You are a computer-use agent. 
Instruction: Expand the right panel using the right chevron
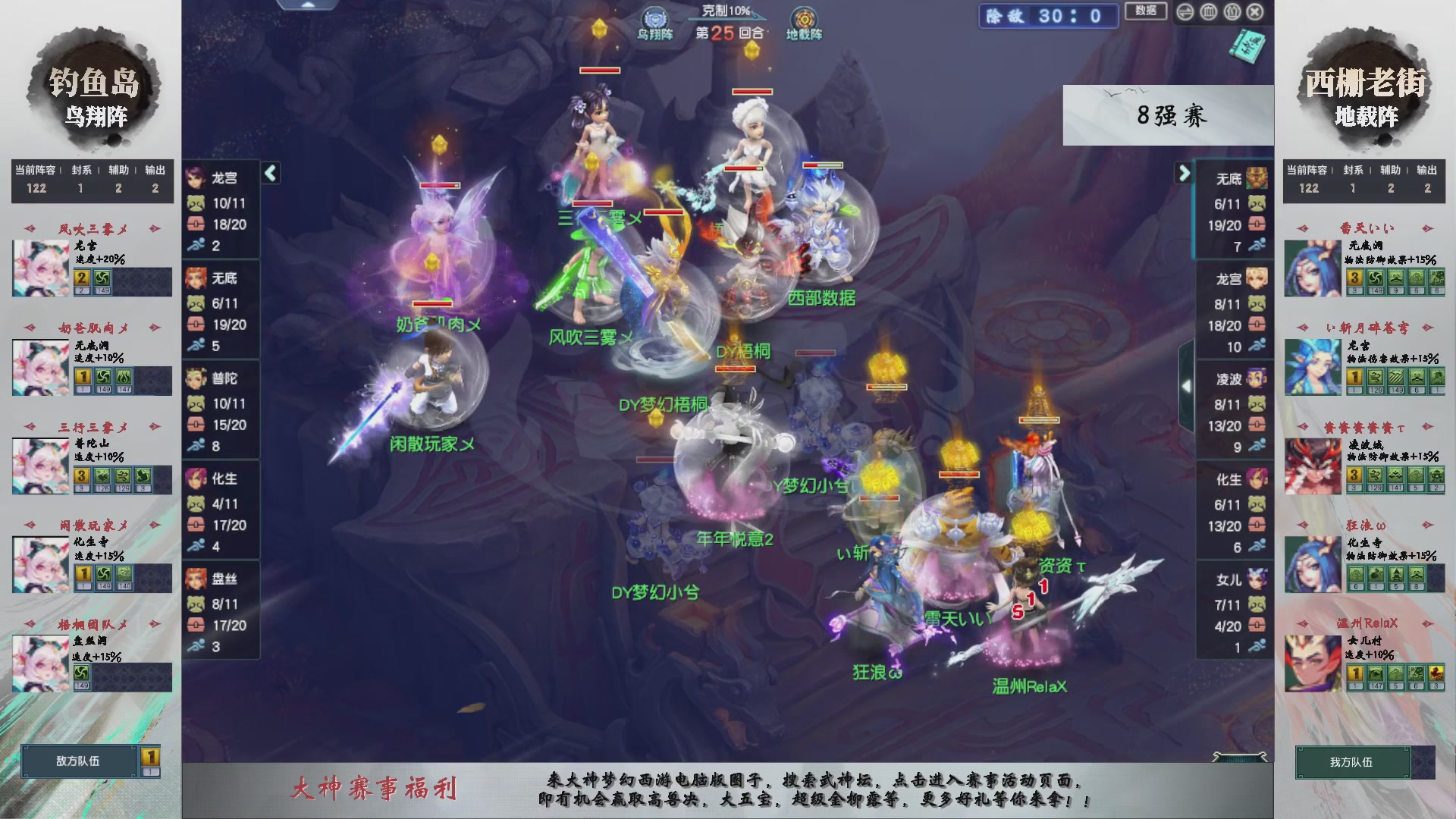[x=1185, y=173]
